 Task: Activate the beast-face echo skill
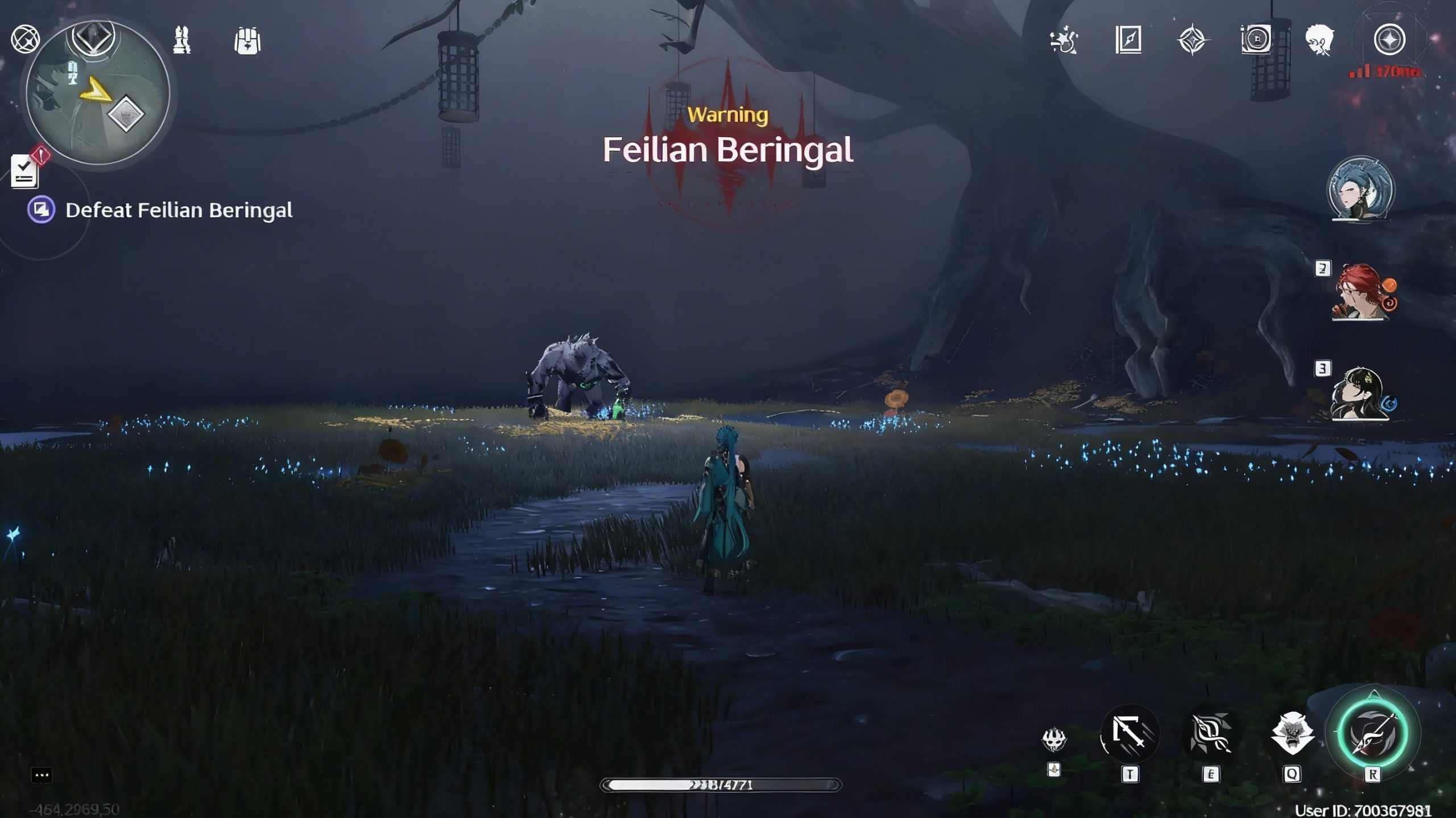(x=1292, y=734)
